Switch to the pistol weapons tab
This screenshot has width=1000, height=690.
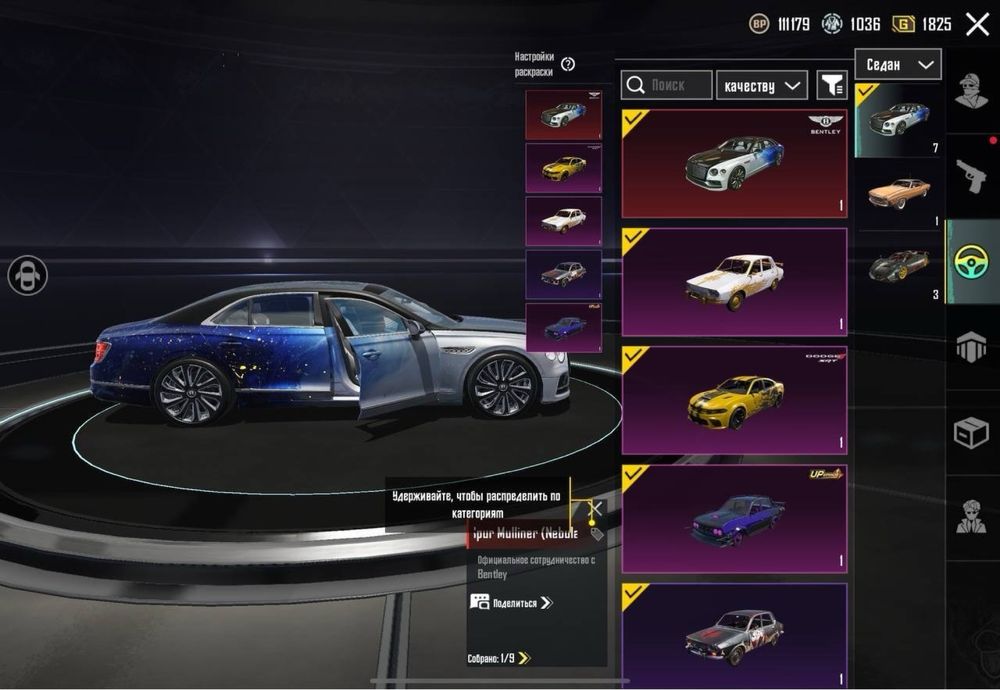tap(971, 176)
